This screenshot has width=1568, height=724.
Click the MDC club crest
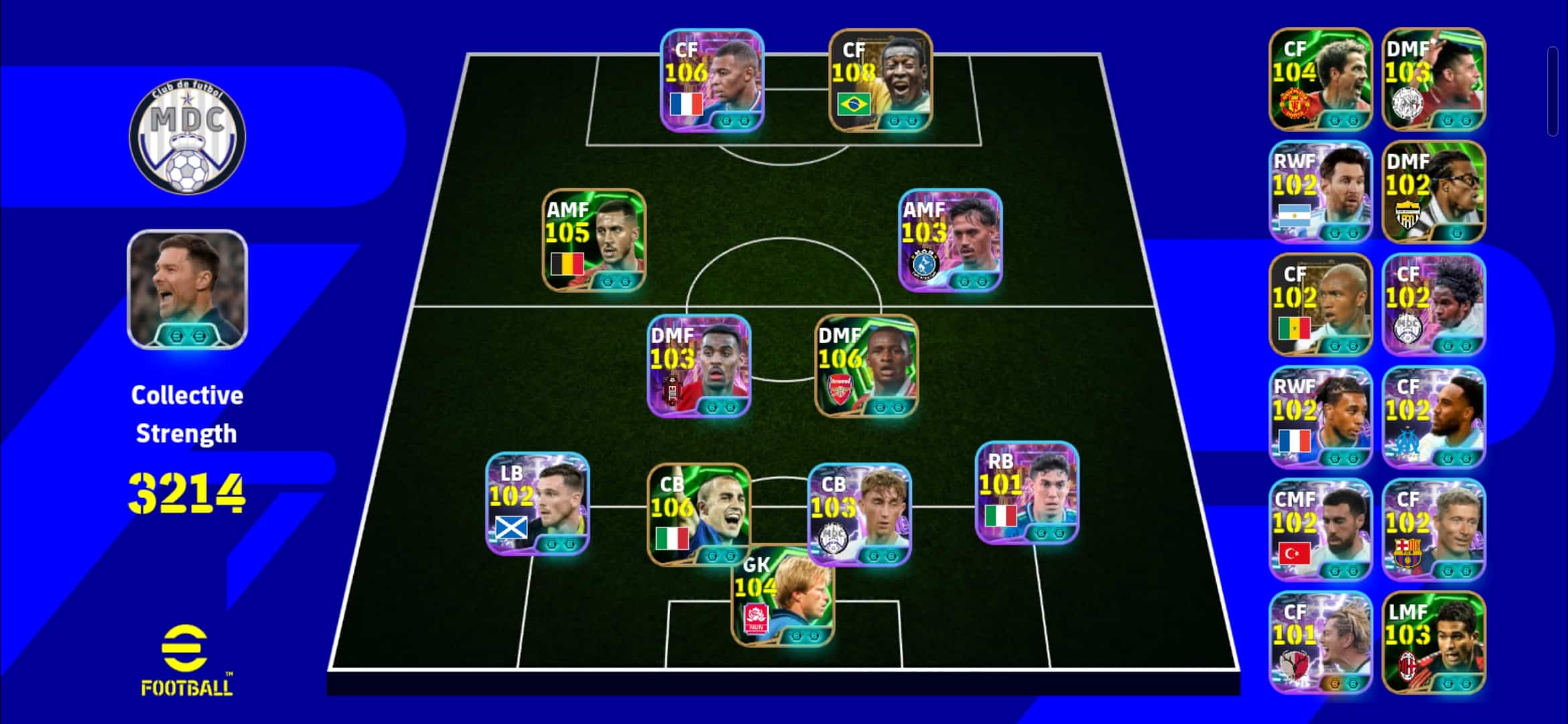point(187,138)
